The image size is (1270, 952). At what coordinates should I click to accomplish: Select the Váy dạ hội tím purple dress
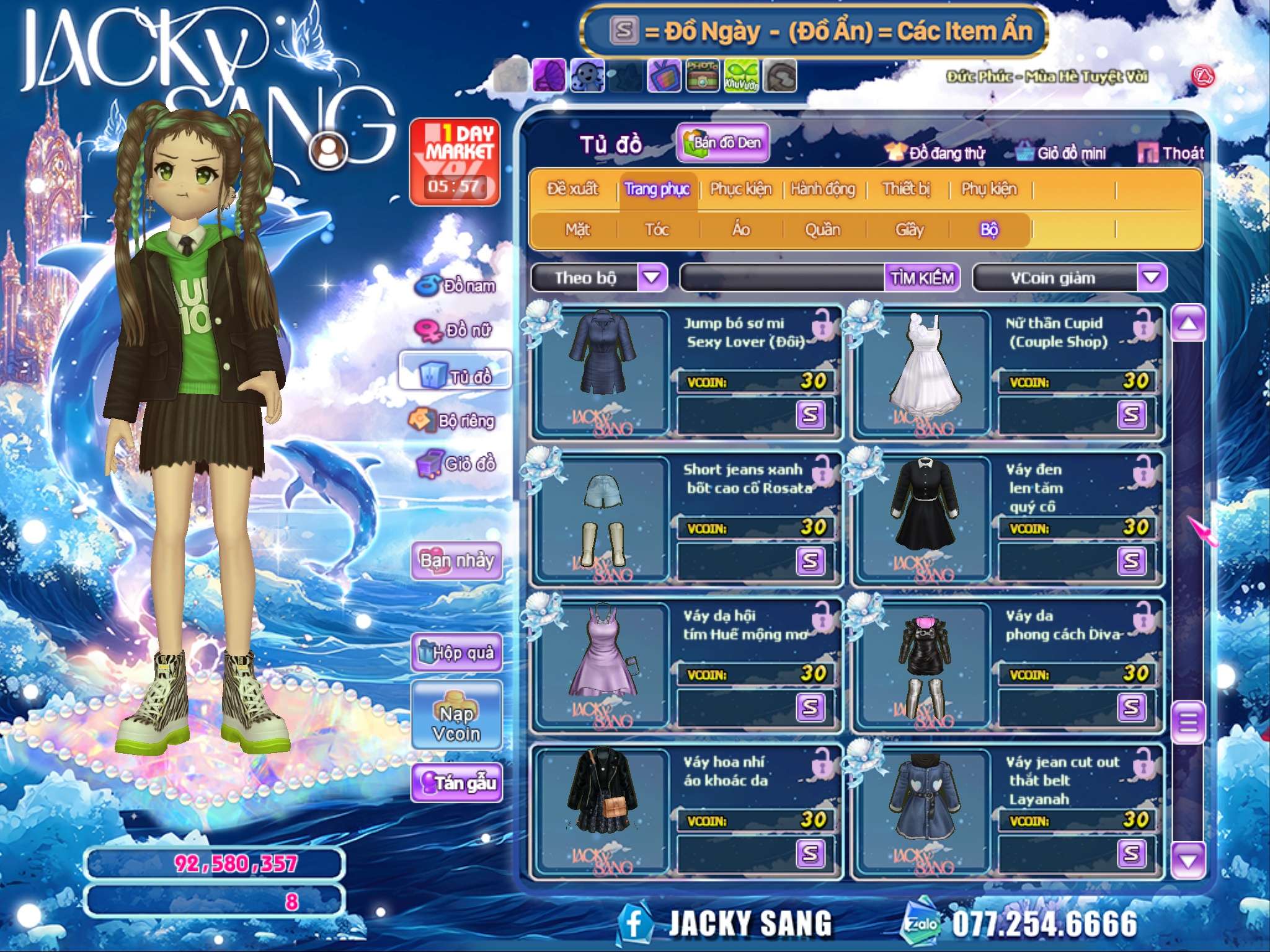click(x=601, y=663)
